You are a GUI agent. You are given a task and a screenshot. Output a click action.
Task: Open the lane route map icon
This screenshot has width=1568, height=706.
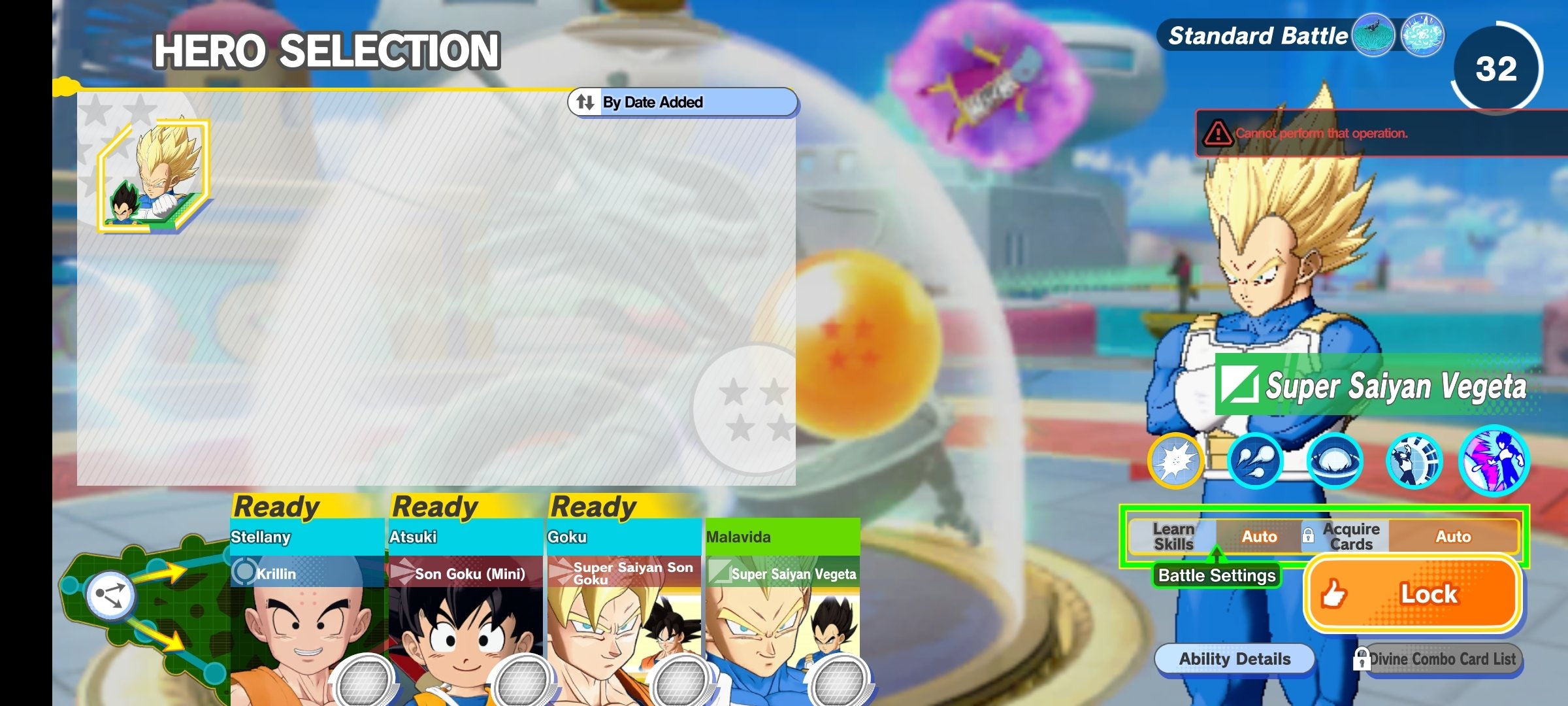pyautogui.click(x=110, y=595)
